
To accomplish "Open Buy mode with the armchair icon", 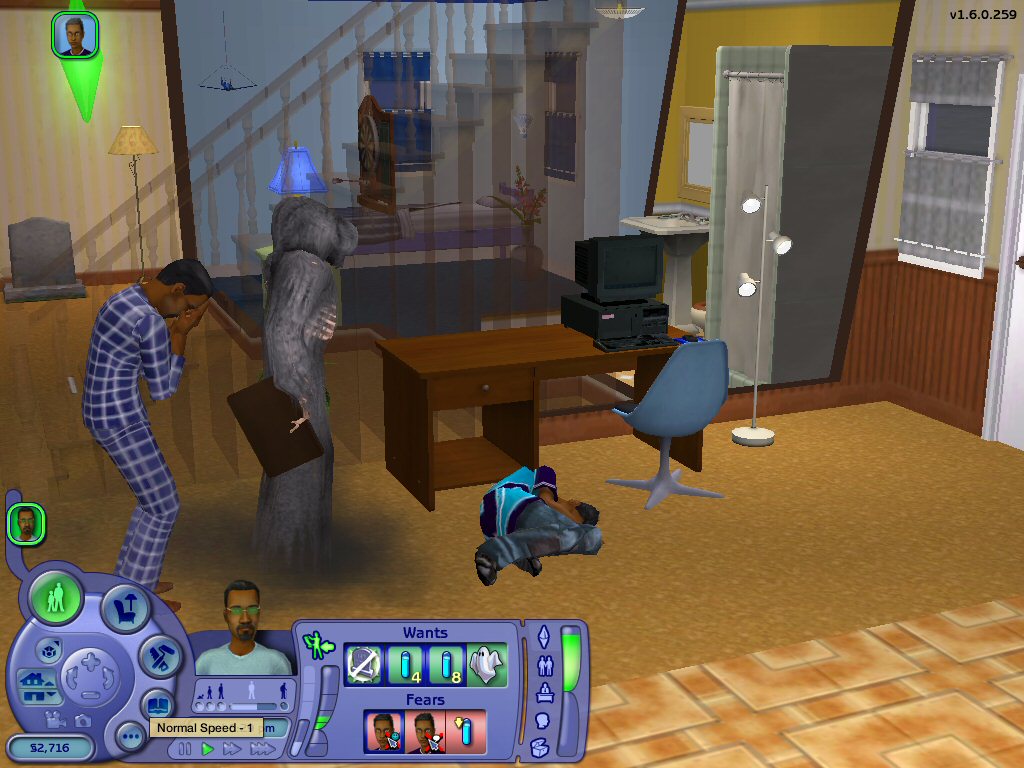I will [x=126, y=609].
